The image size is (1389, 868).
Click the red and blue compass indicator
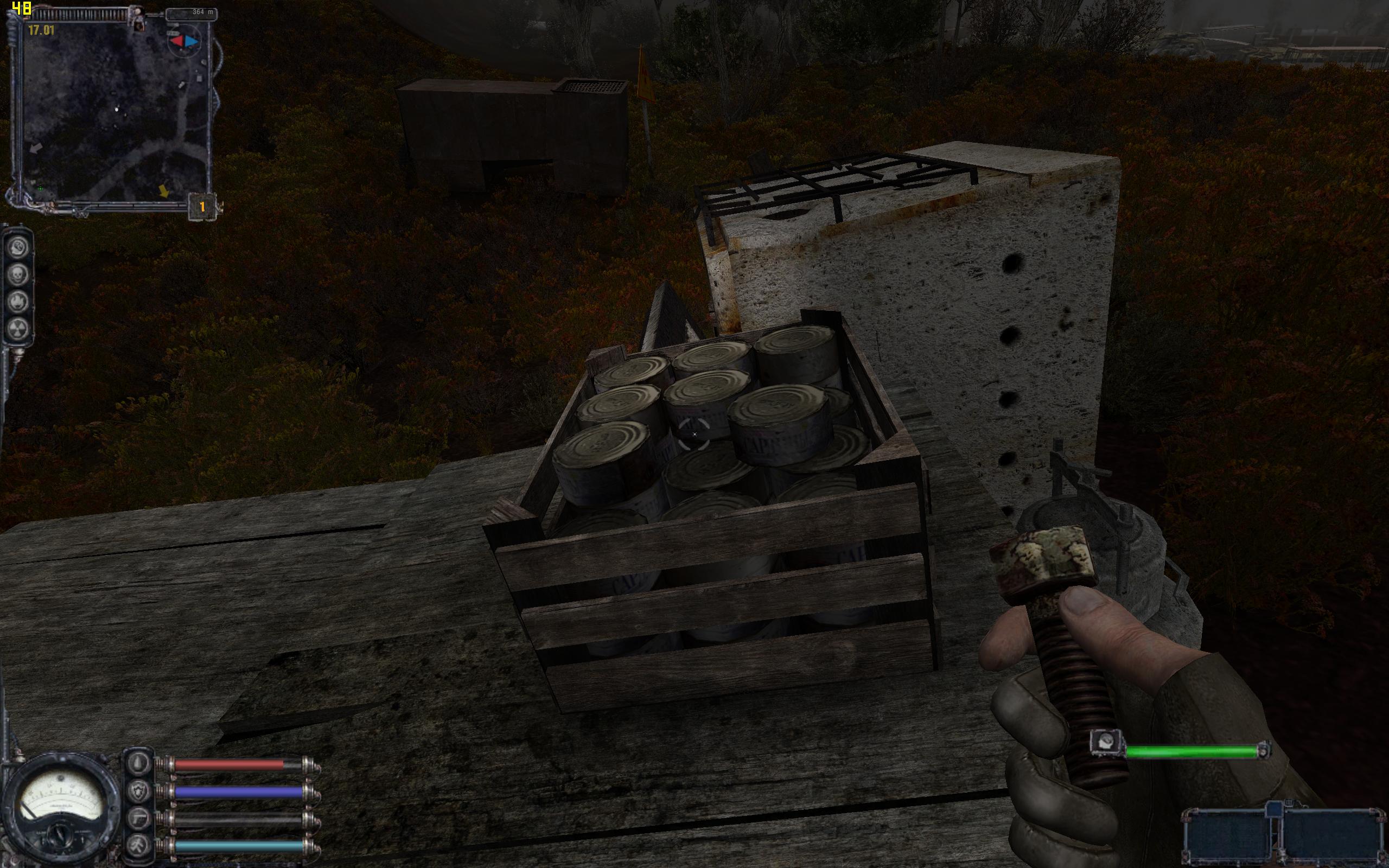point(184,41)
